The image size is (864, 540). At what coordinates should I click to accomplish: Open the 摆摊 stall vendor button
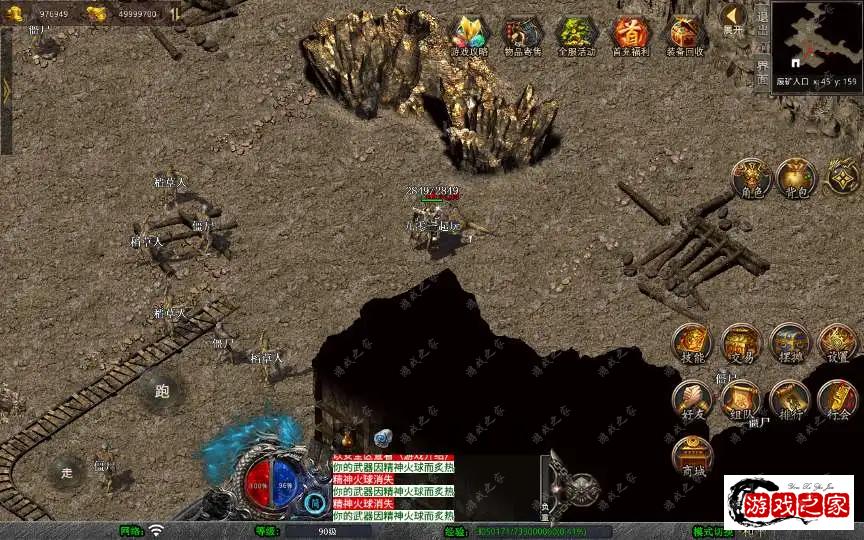pyautogui.click(x=789, y=344)
